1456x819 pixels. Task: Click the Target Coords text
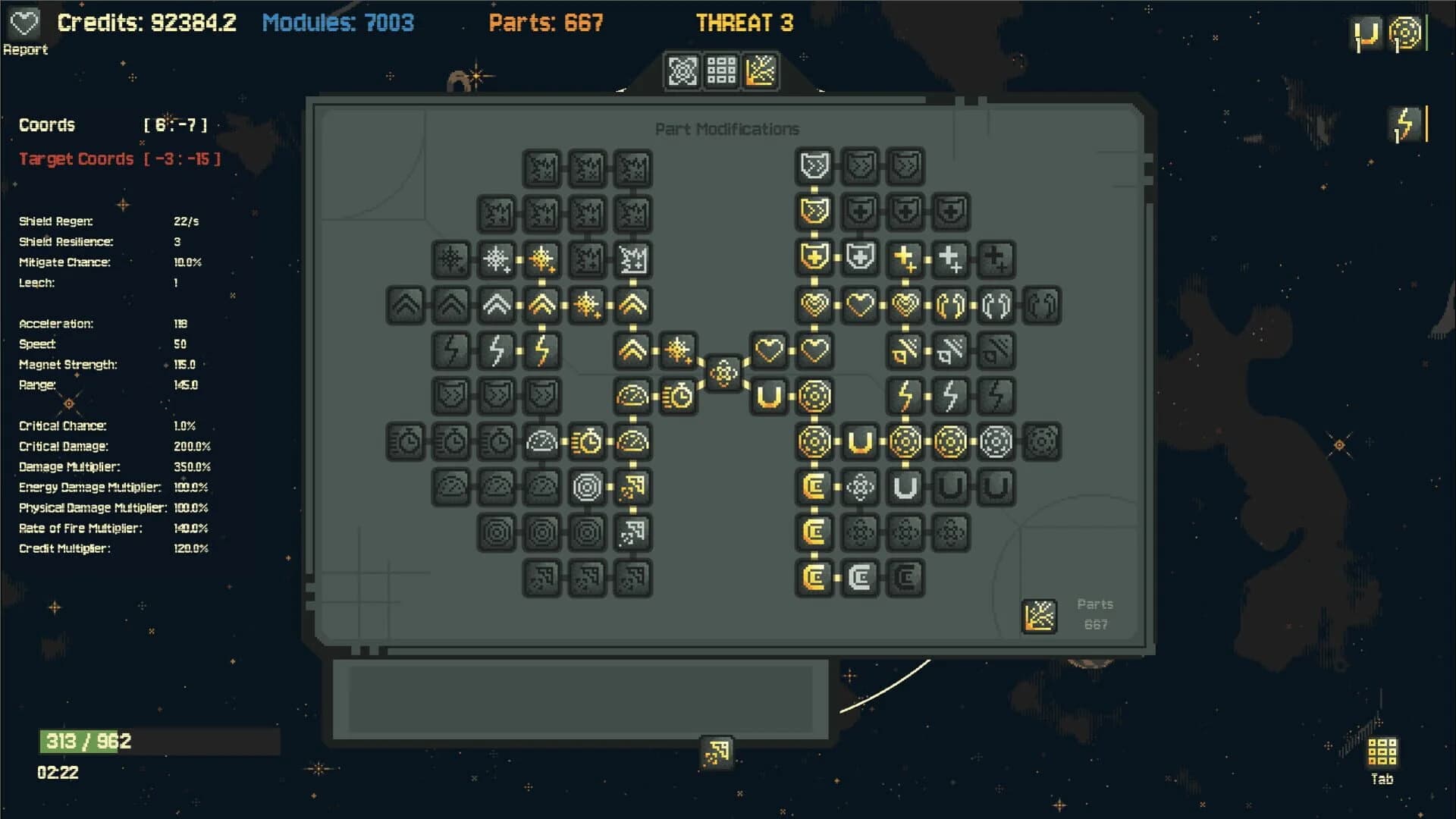point(76,159)
